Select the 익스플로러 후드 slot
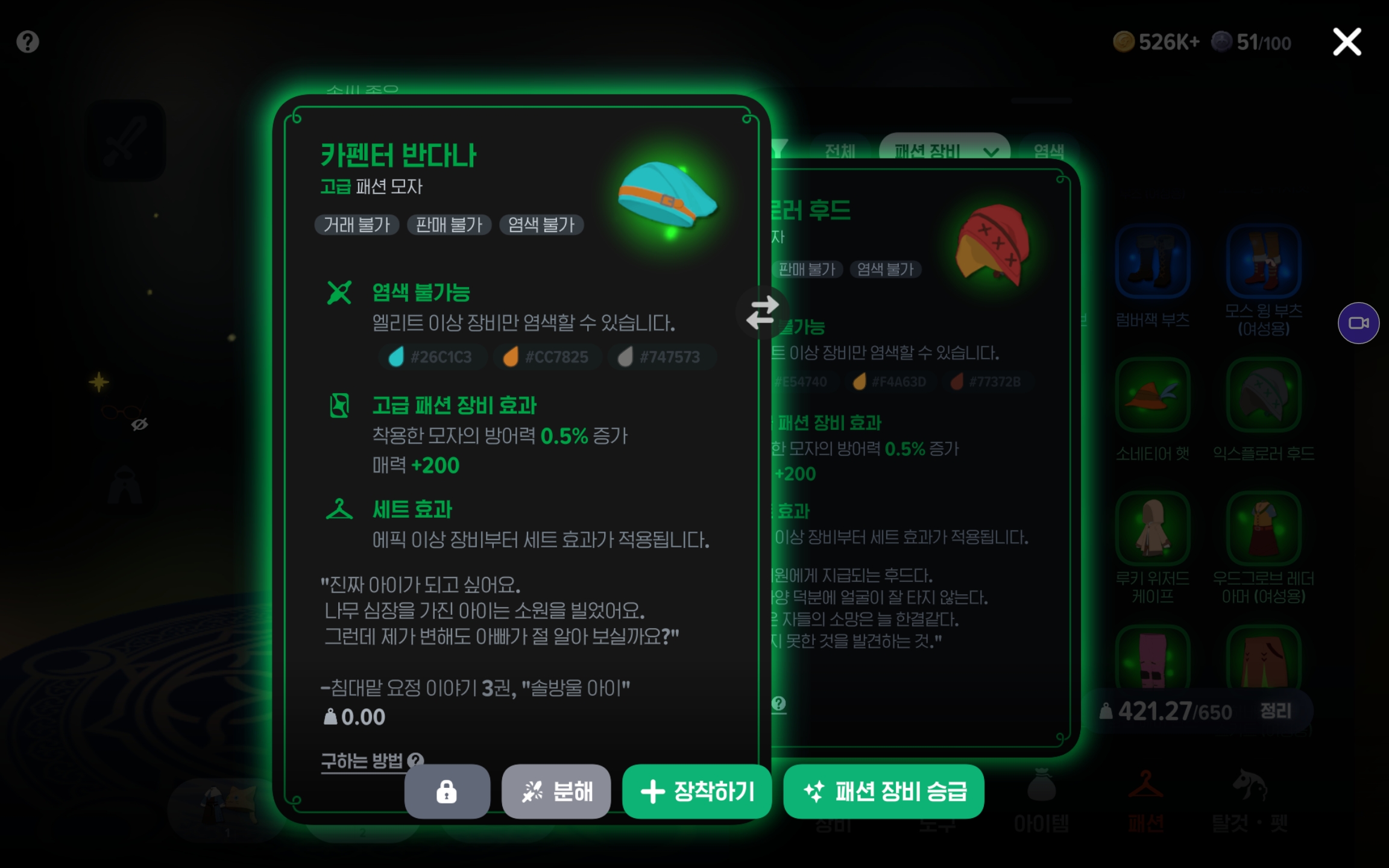 [1264, 395]
